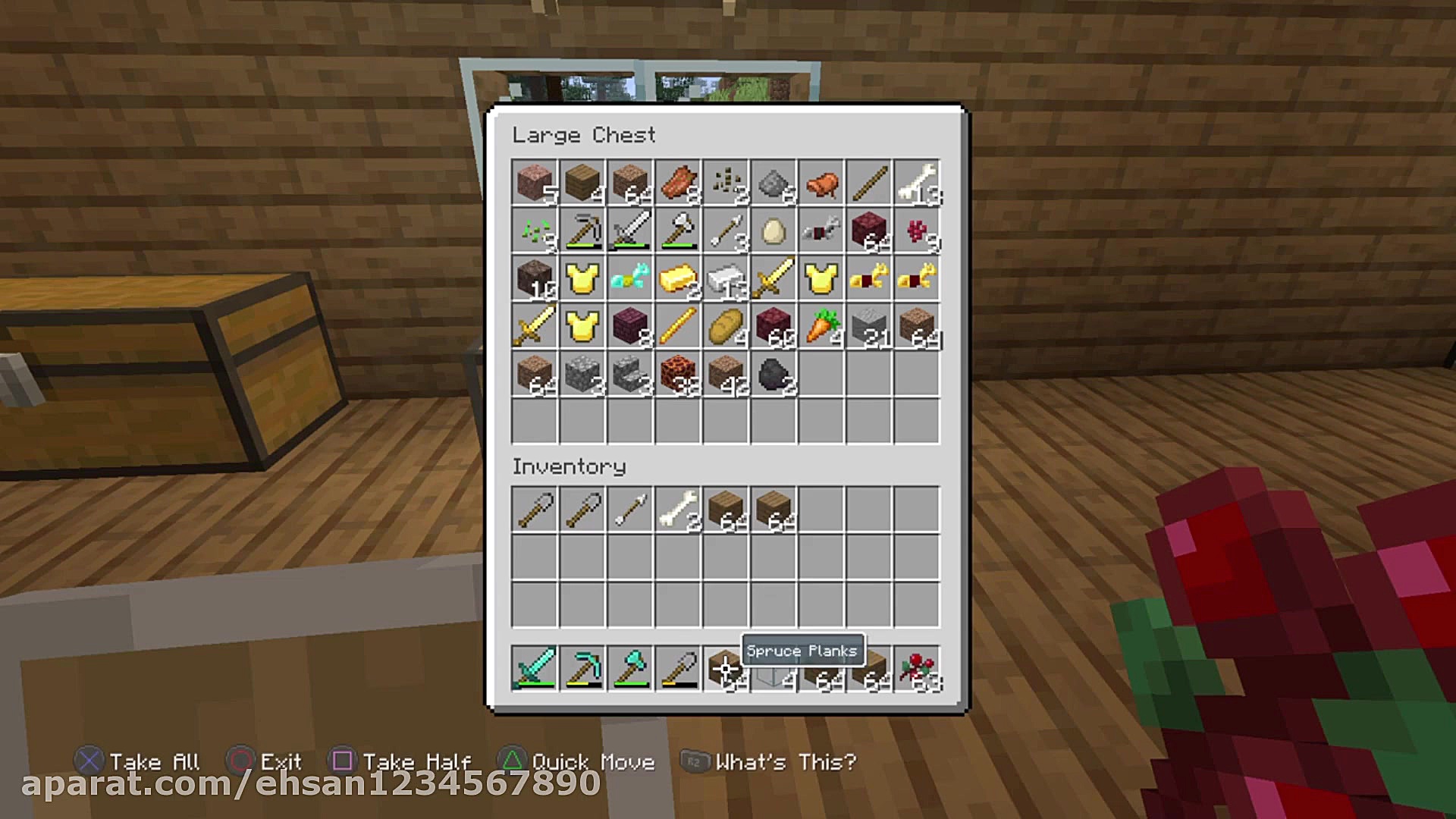The image size is (1456, 819).
Task: Pick up the gold ingots
Action: coord(678,278)
